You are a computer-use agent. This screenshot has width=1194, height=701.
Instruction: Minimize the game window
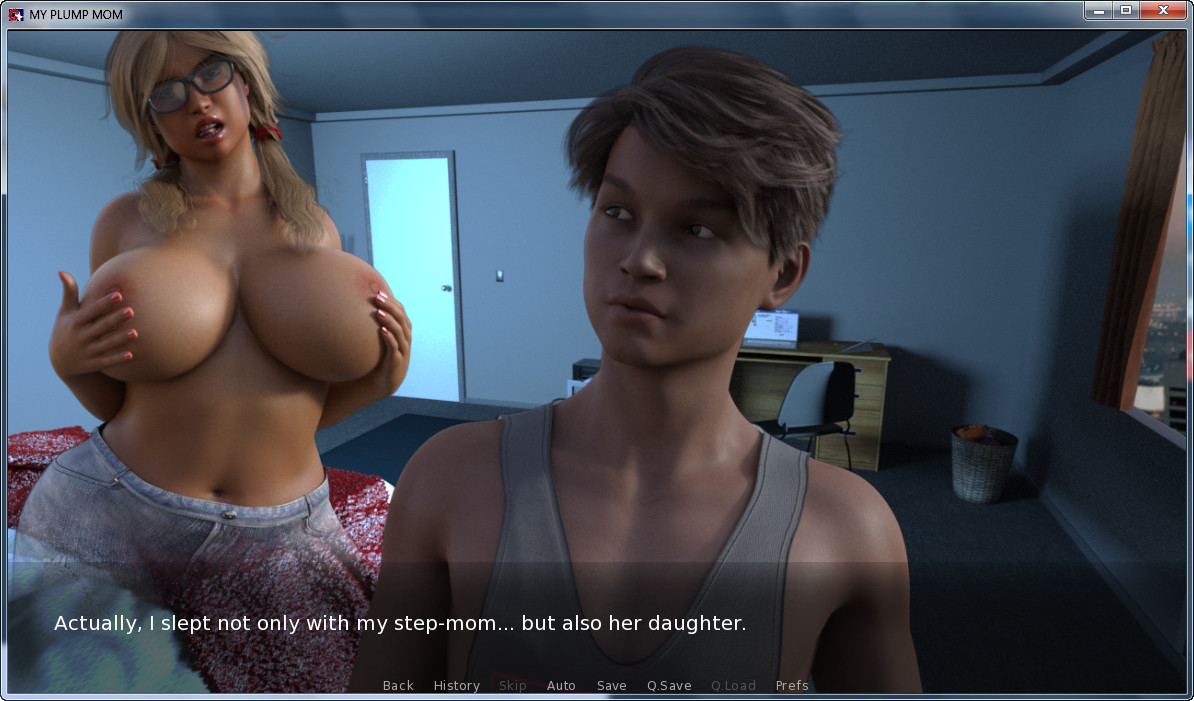[1098, 10]
